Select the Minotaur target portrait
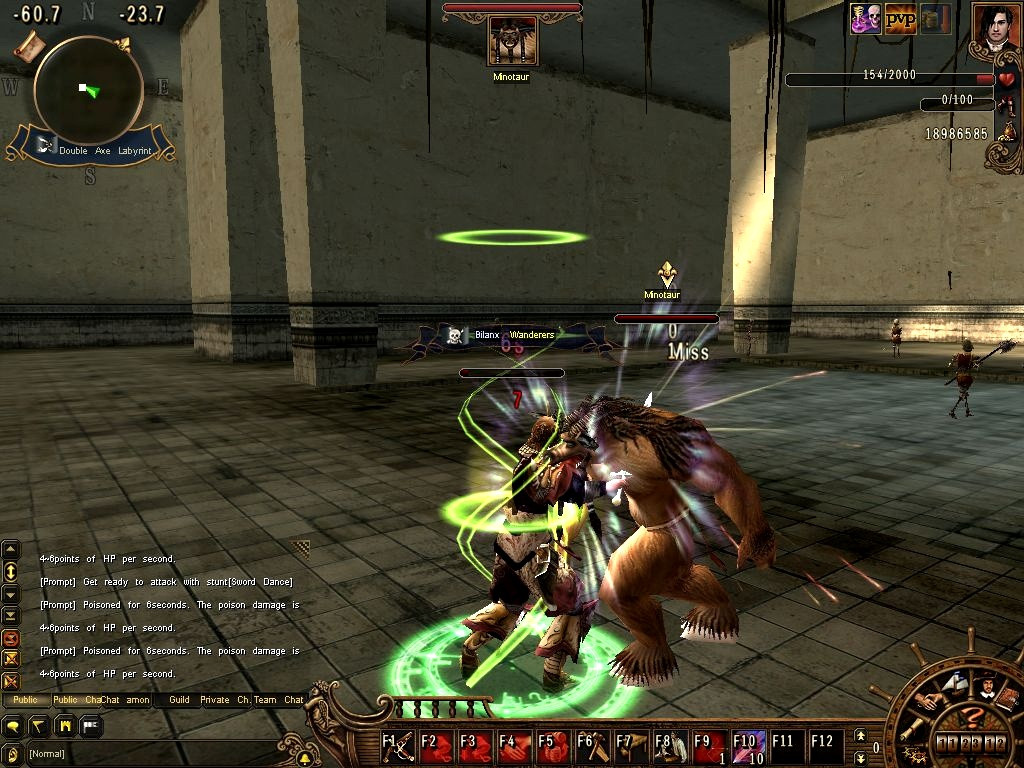The width and height of the screenshot is (1024, 768). coord(512,41)
